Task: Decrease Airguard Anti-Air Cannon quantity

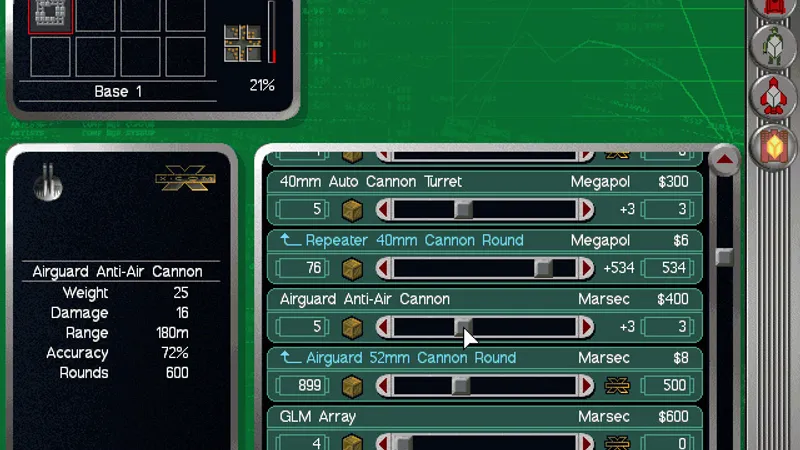Action: coord(382,327)
